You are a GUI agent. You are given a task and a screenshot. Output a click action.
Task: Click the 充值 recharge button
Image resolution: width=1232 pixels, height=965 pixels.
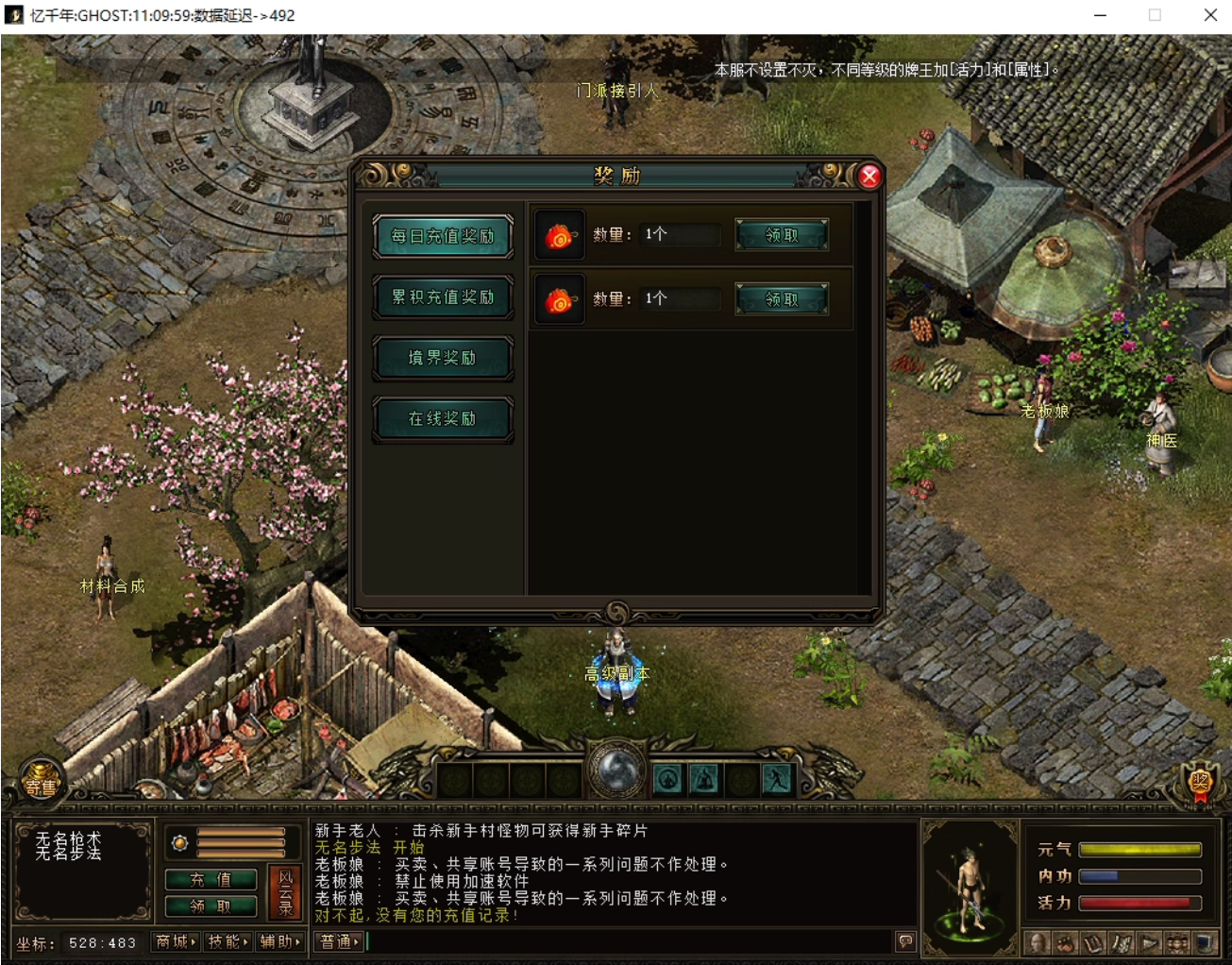[211, 879]
